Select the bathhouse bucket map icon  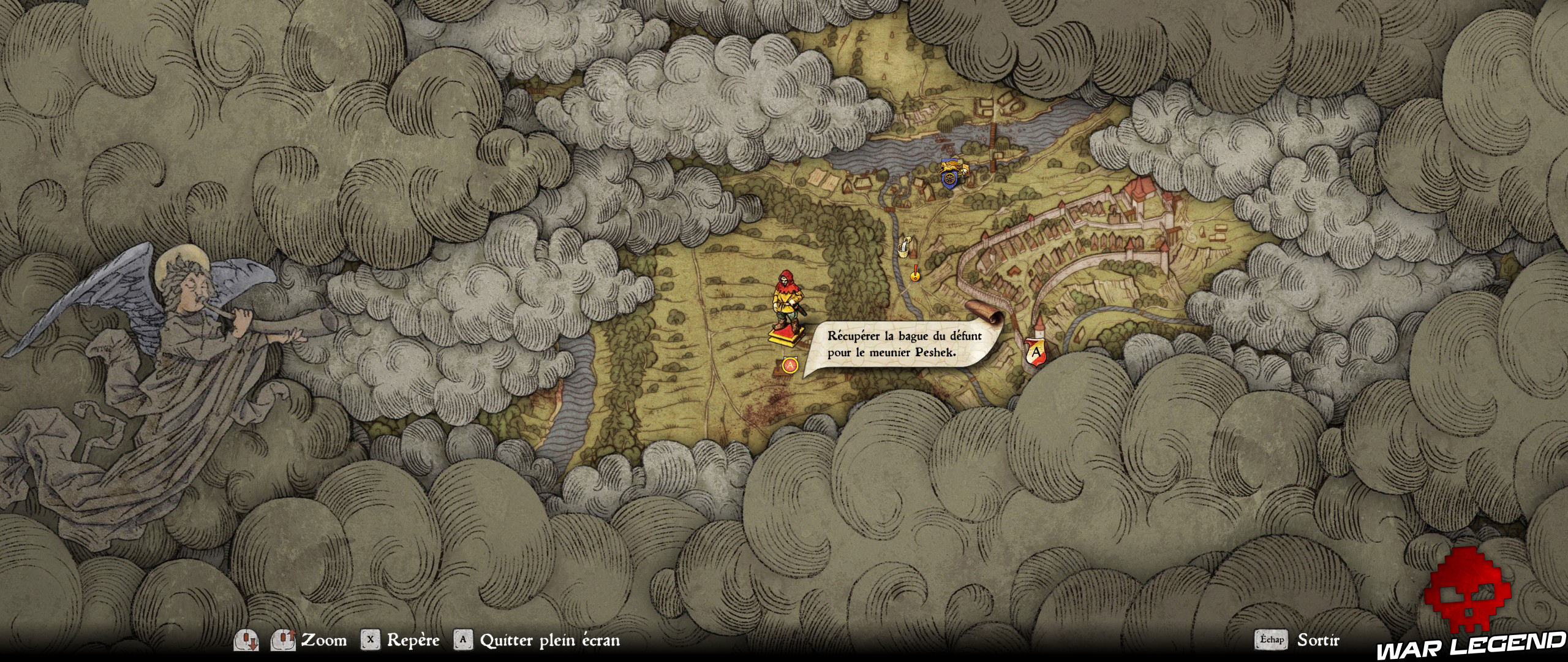pyautogui.click(x=903, y=246)
